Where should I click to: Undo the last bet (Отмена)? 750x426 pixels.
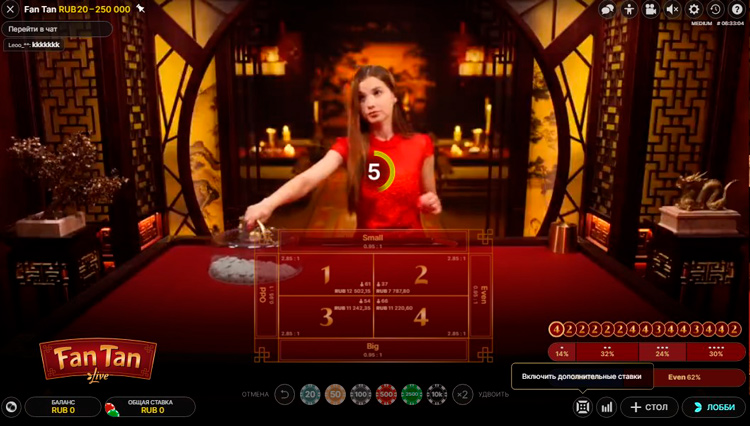(284, 395)
